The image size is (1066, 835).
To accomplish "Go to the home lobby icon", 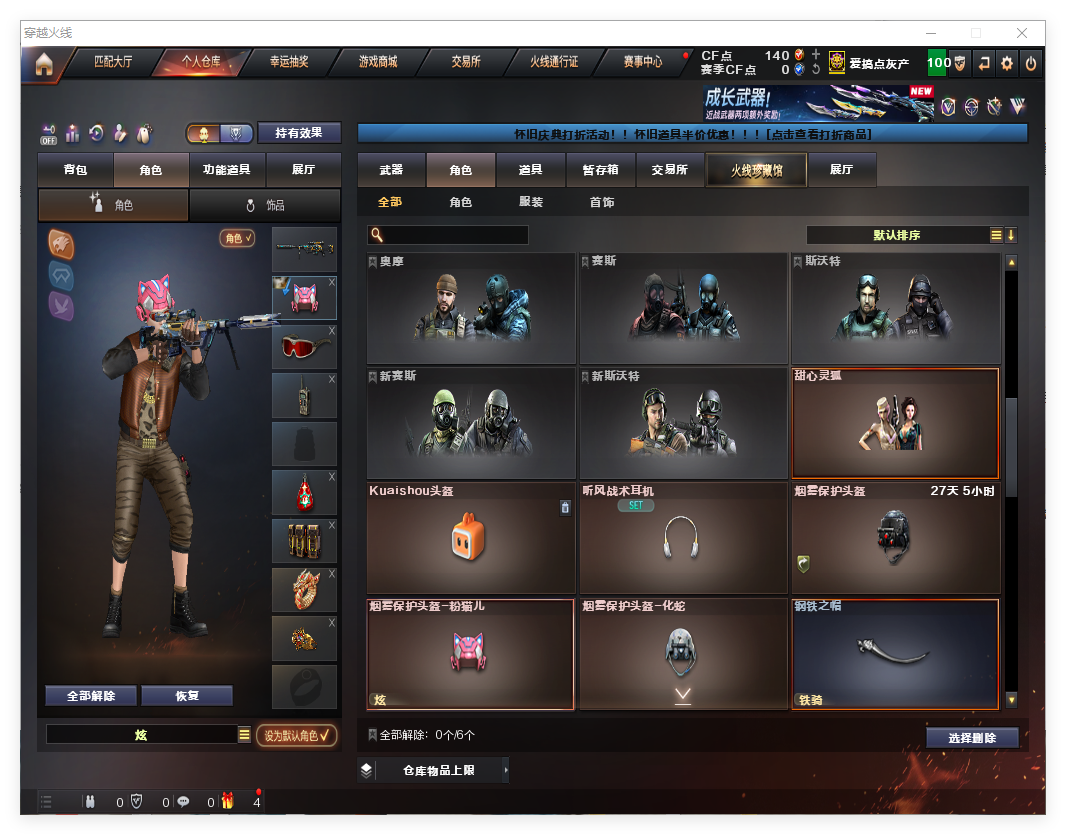I will point(44,65).
